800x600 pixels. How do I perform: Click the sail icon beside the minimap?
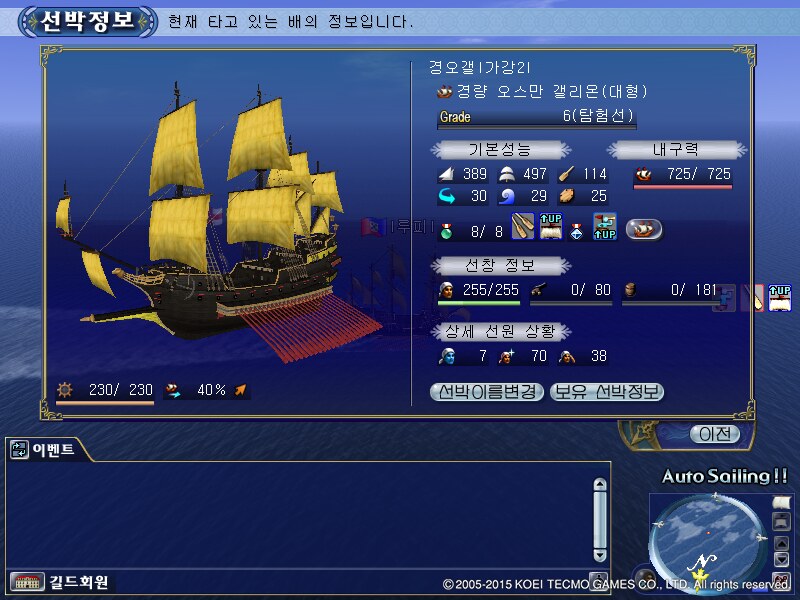click(781, 500)
